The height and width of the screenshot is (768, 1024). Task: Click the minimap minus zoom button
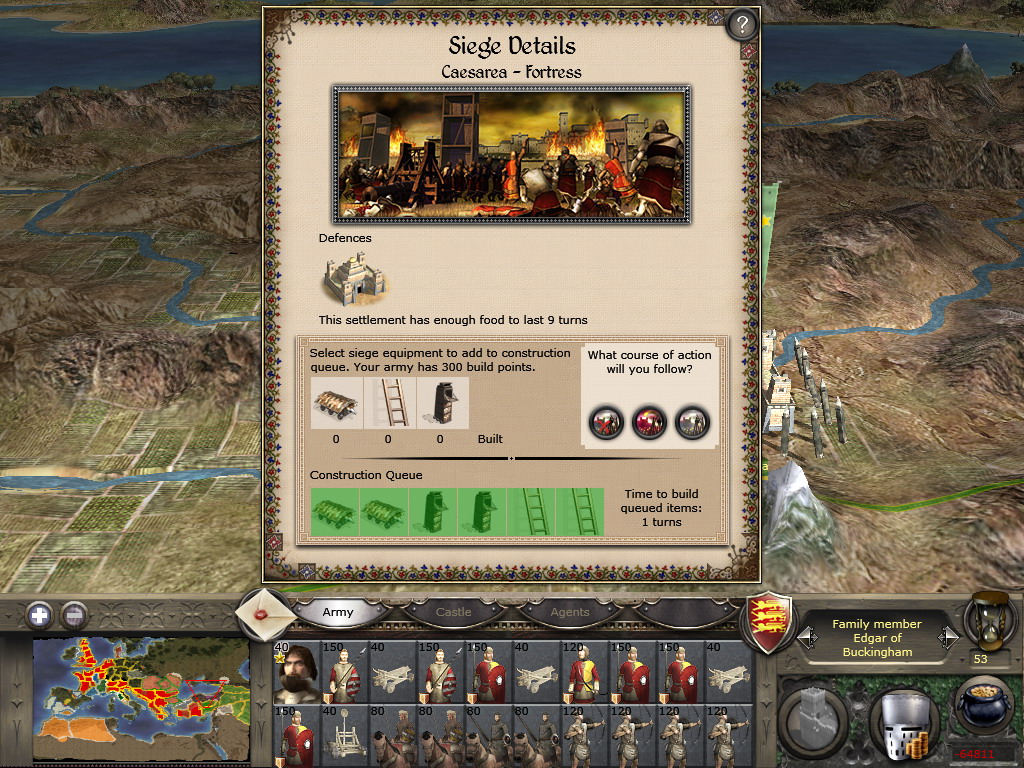(73, 614)
